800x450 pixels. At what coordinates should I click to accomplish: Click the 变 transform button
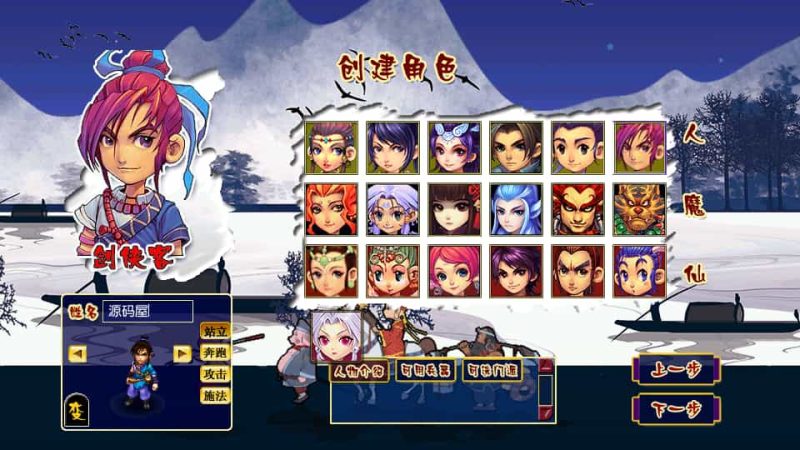(x=77, y=409)
